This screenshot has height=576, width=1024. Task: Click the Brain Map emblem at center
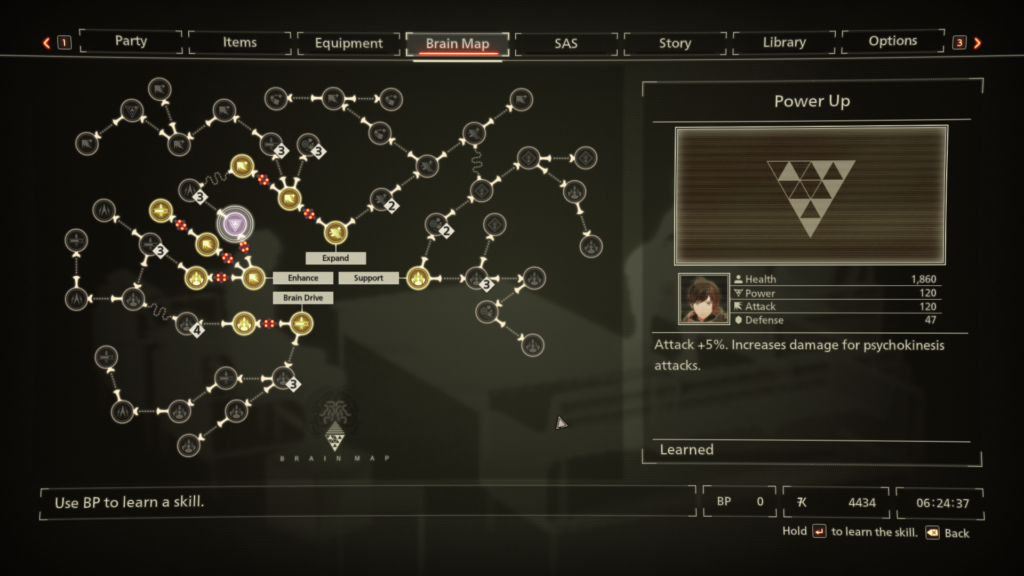pos(334,425)
